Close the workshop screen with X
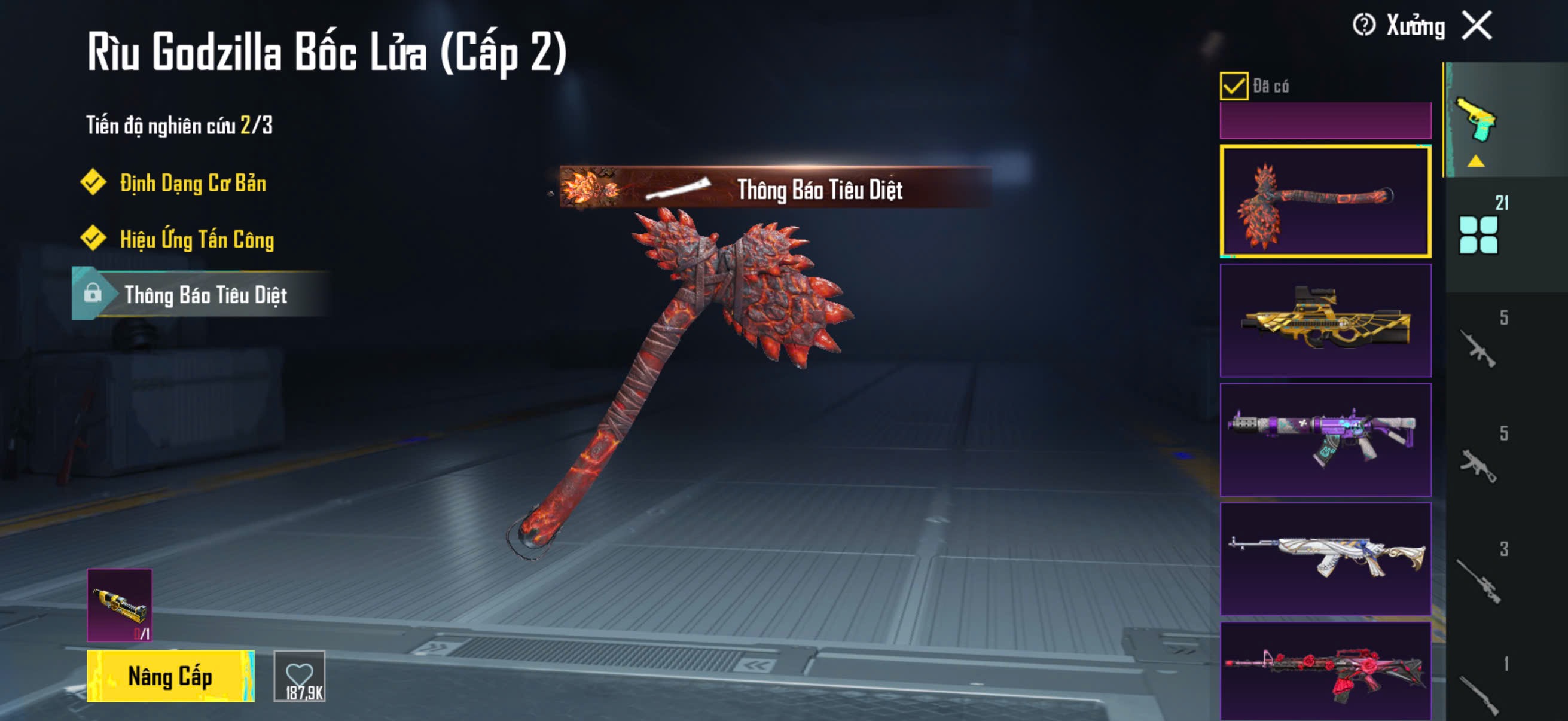Screen dimensions: 1568x721 point(1477,26)
